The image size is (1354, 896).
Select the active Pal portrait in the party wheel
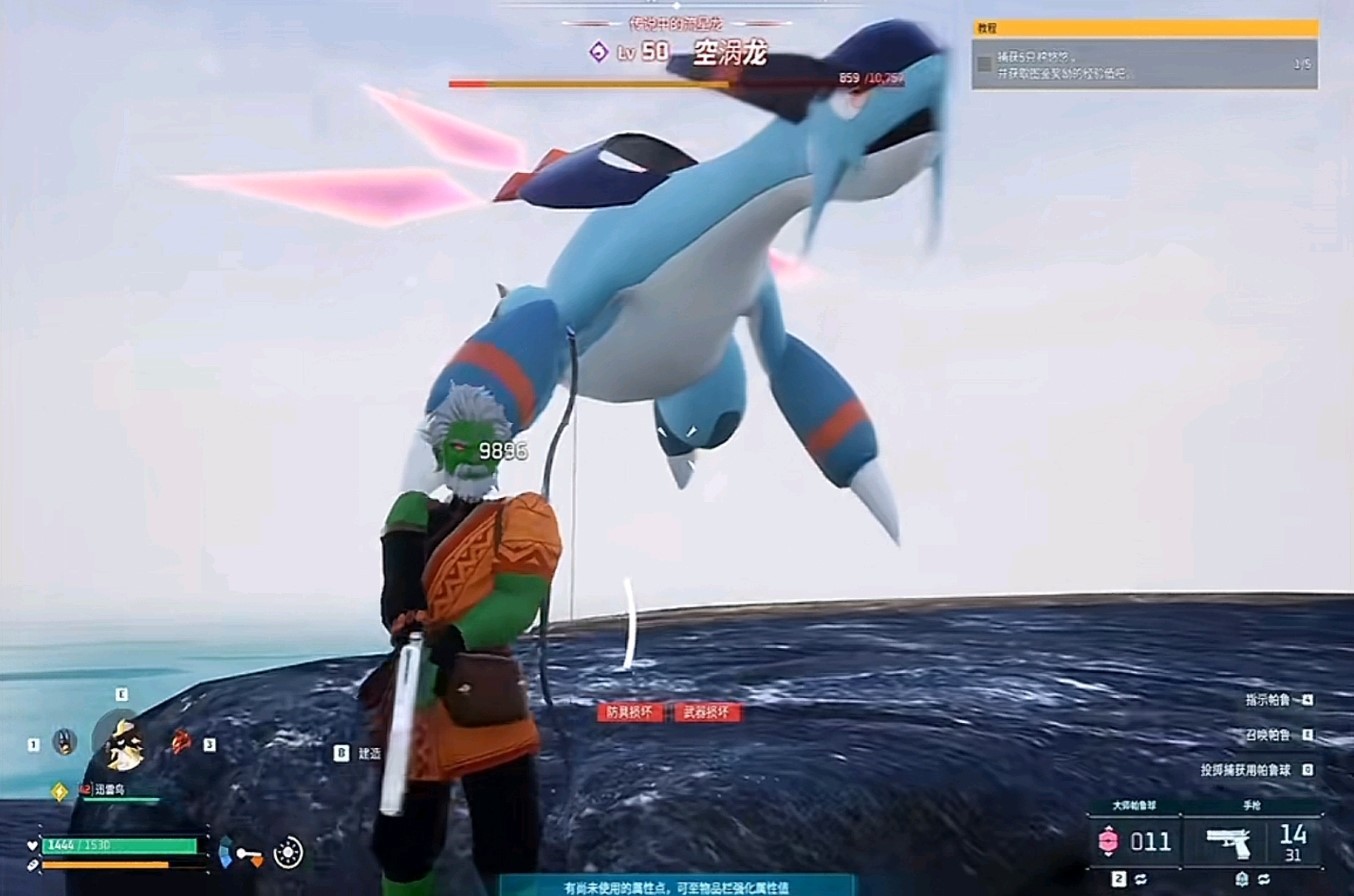(124, 744)
